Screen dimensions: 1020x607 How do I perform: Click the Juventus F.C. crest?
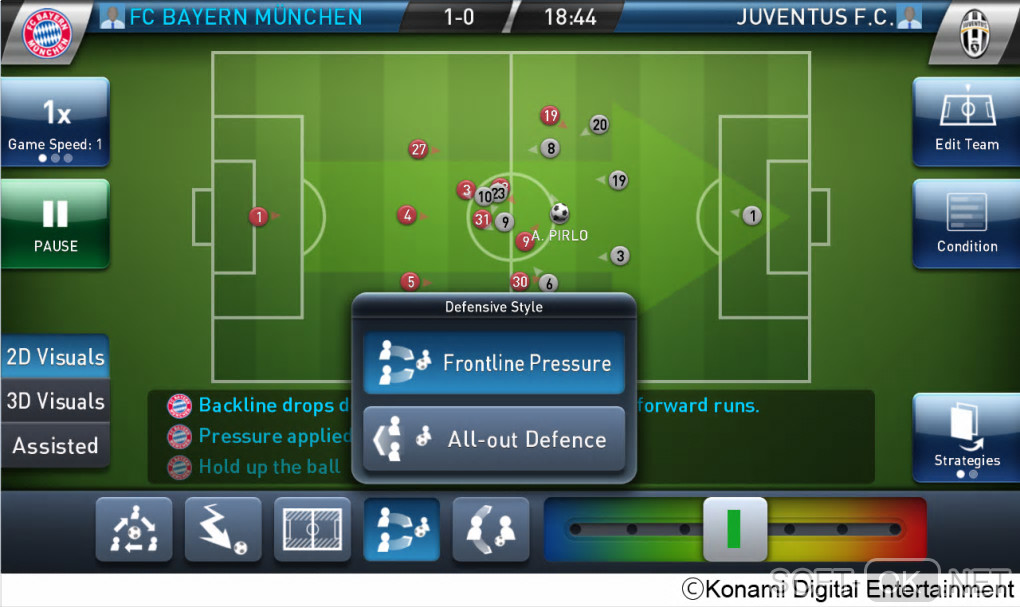(x=972, y=33)
